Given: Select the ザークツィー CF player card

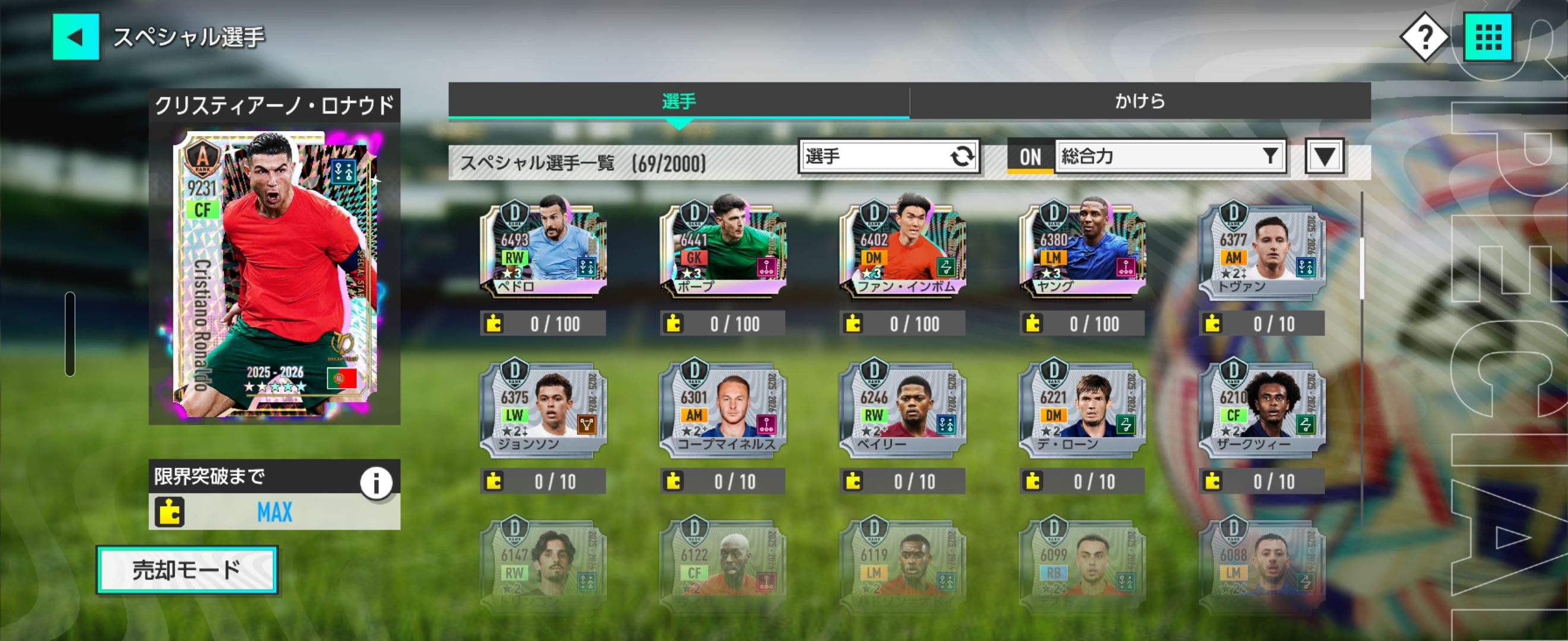Looking at the screenshot, I should tap(1262, 407).
